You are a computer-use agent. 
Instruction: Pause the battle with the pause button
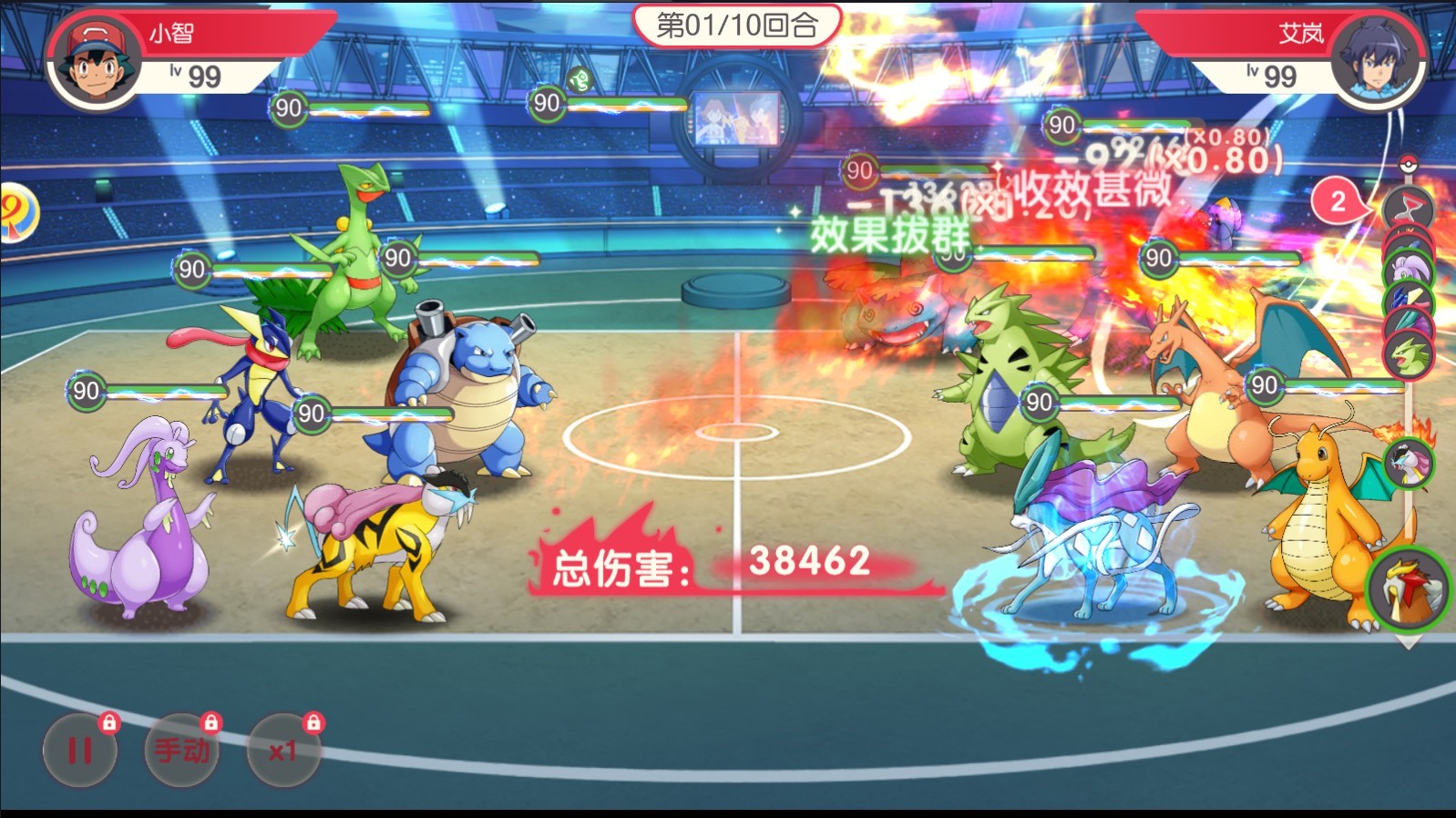click(x=80, y=751)
